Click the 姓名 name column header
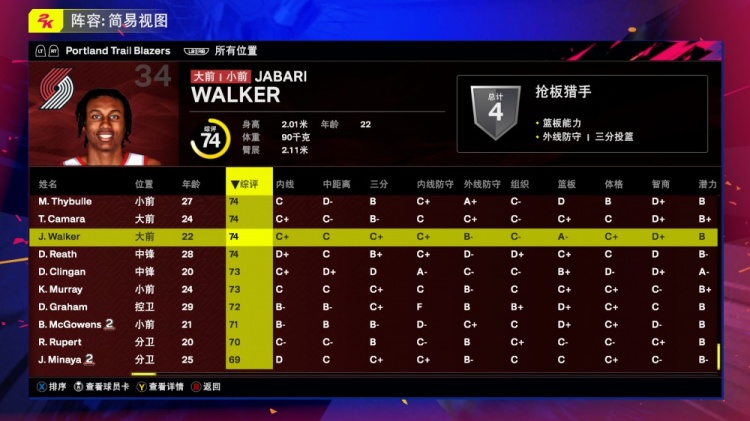 coord(48,184)
